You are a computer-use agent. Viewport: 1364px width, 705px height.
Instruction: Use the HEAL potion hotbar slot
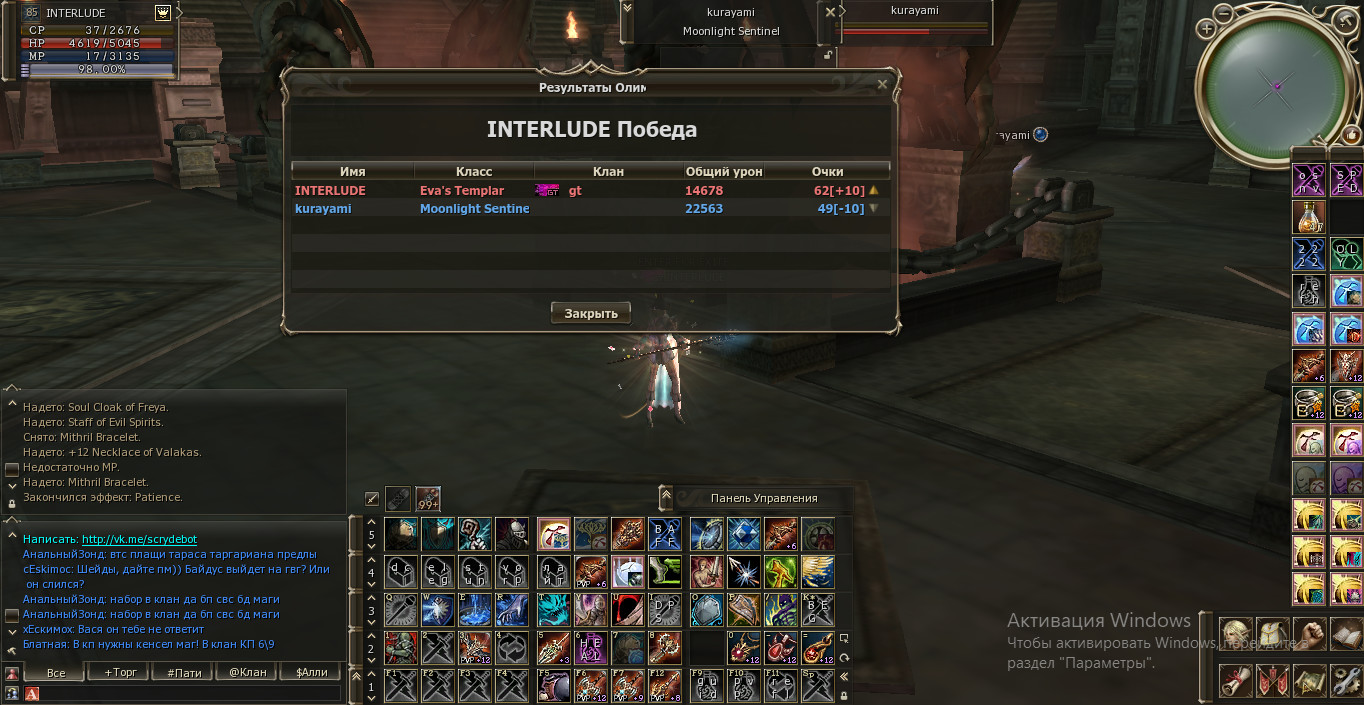tap(590, 647)
